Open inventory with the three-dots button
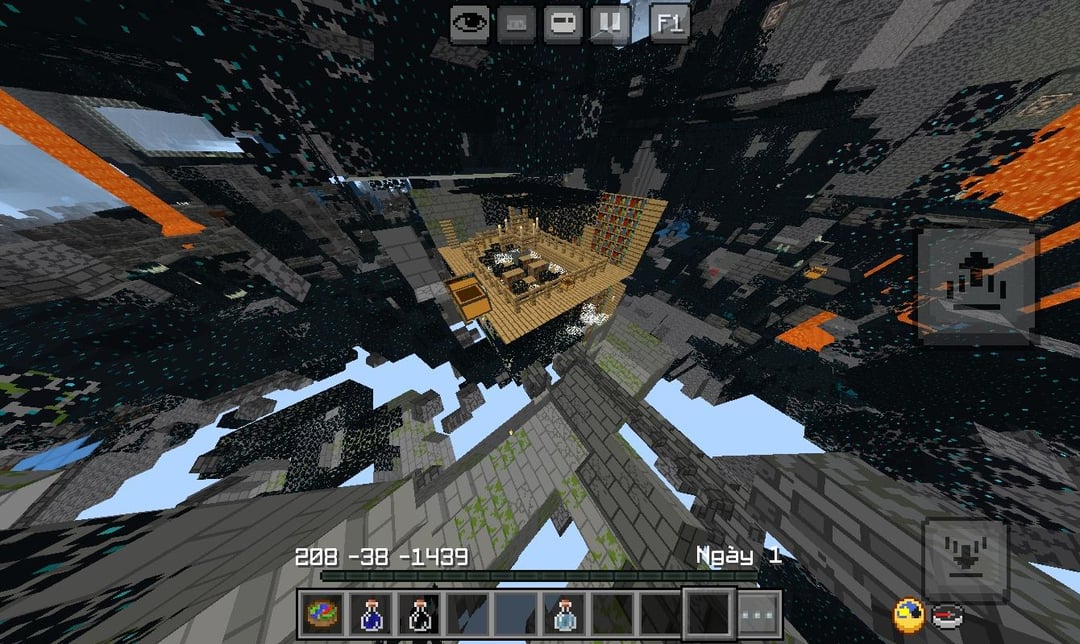Viewport: 1080px width, 644px height. [x=759, y=612]
